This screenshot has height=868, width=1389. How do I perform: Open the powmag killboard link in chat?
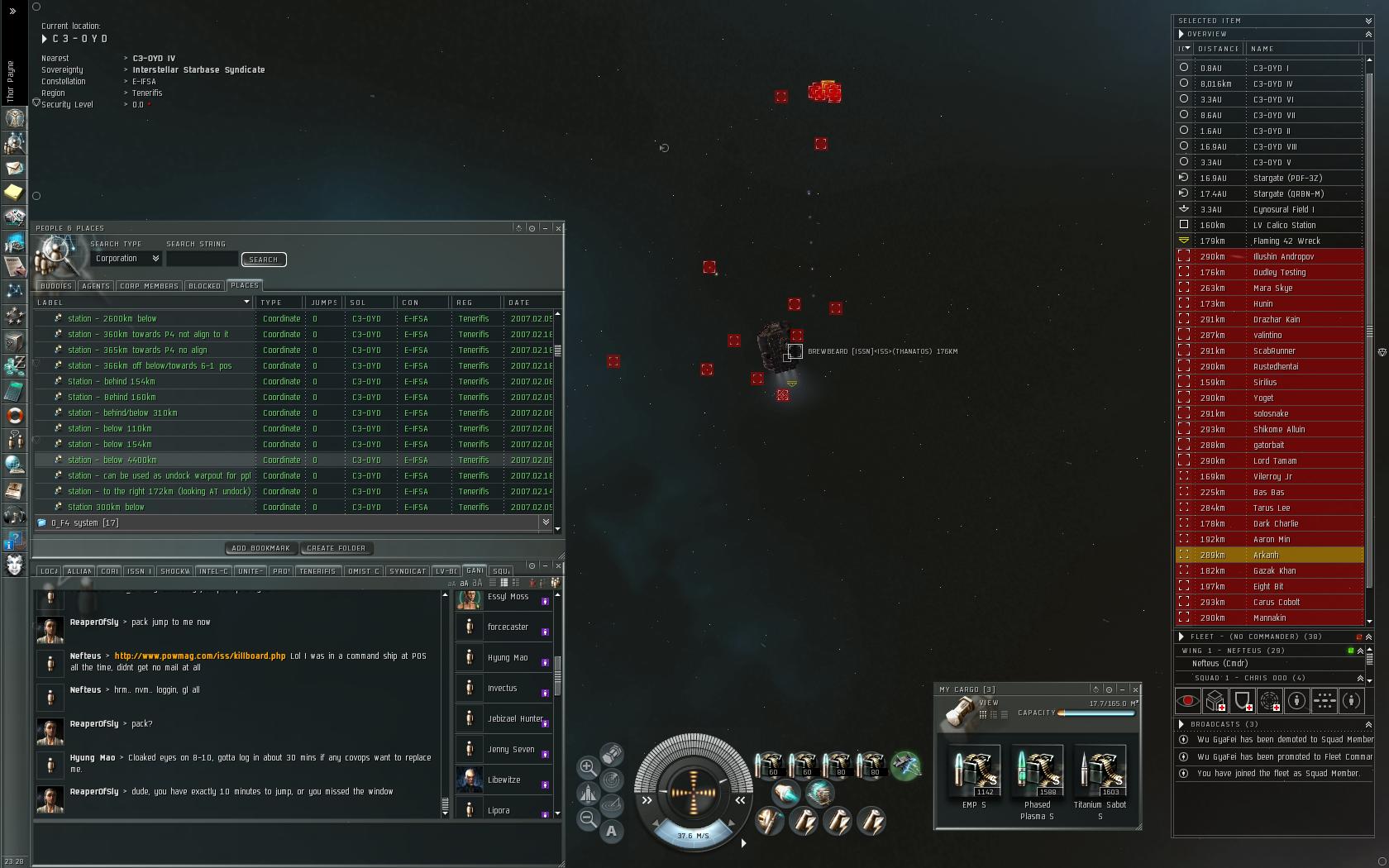(x=199, y=656)
